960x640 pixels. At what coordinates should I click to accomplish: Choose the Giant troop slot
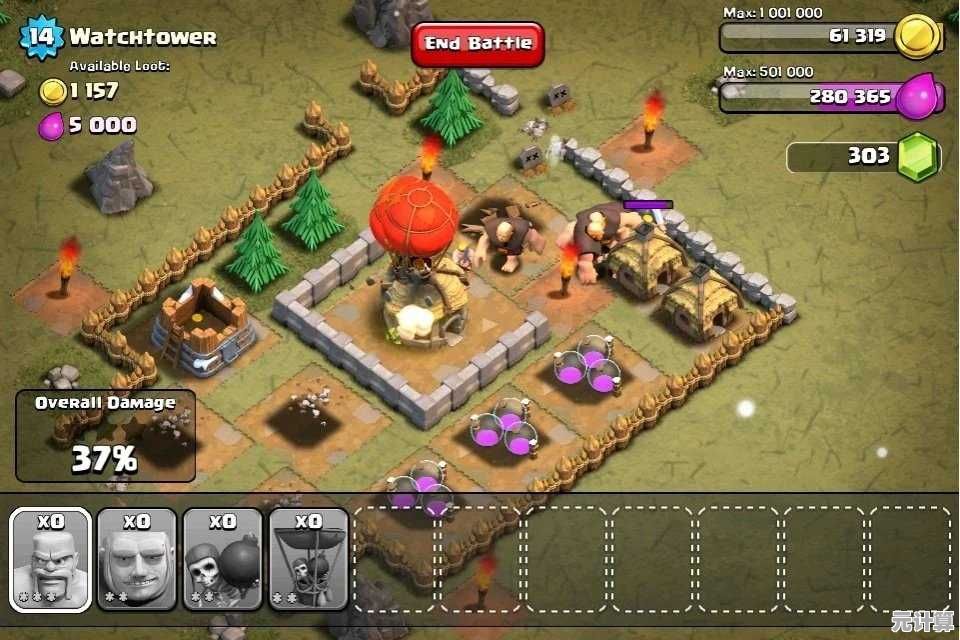[x=137, y=559]
